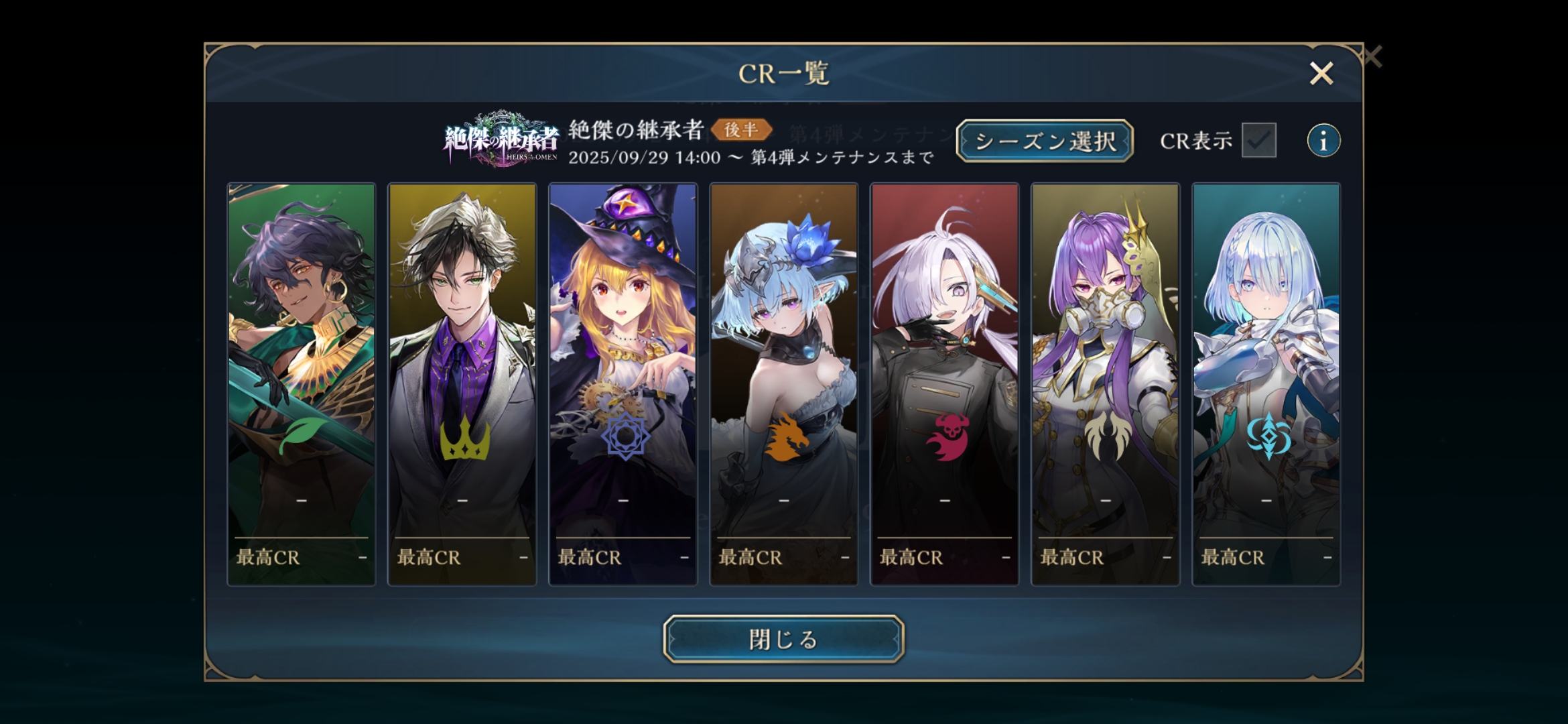The width and height of the screenshot is (1568, 724).
Task: Choose the yellow crown class card
Action: pos(462,384)
